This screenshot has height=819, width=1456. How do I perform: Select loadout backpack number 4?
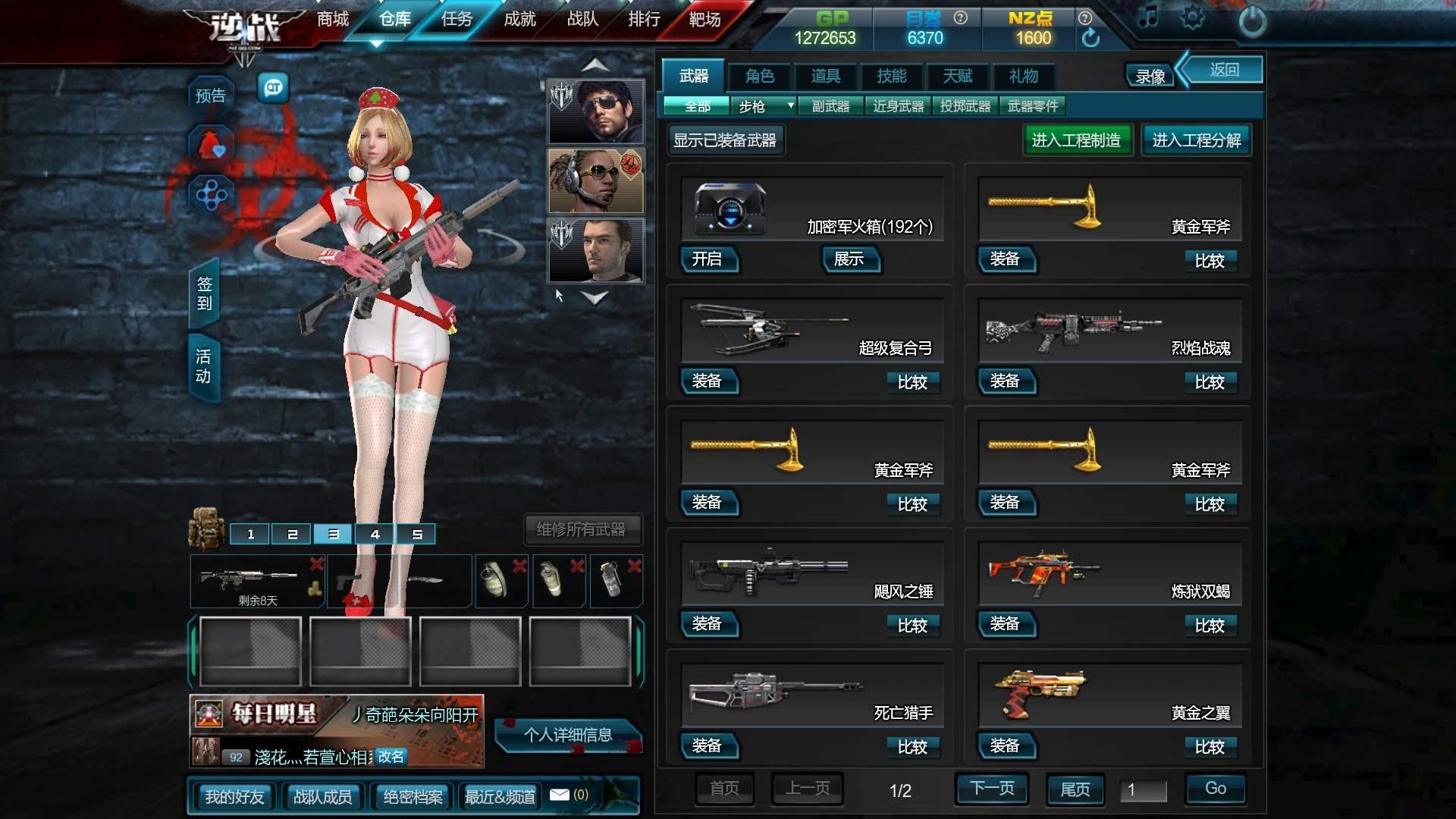375,535
